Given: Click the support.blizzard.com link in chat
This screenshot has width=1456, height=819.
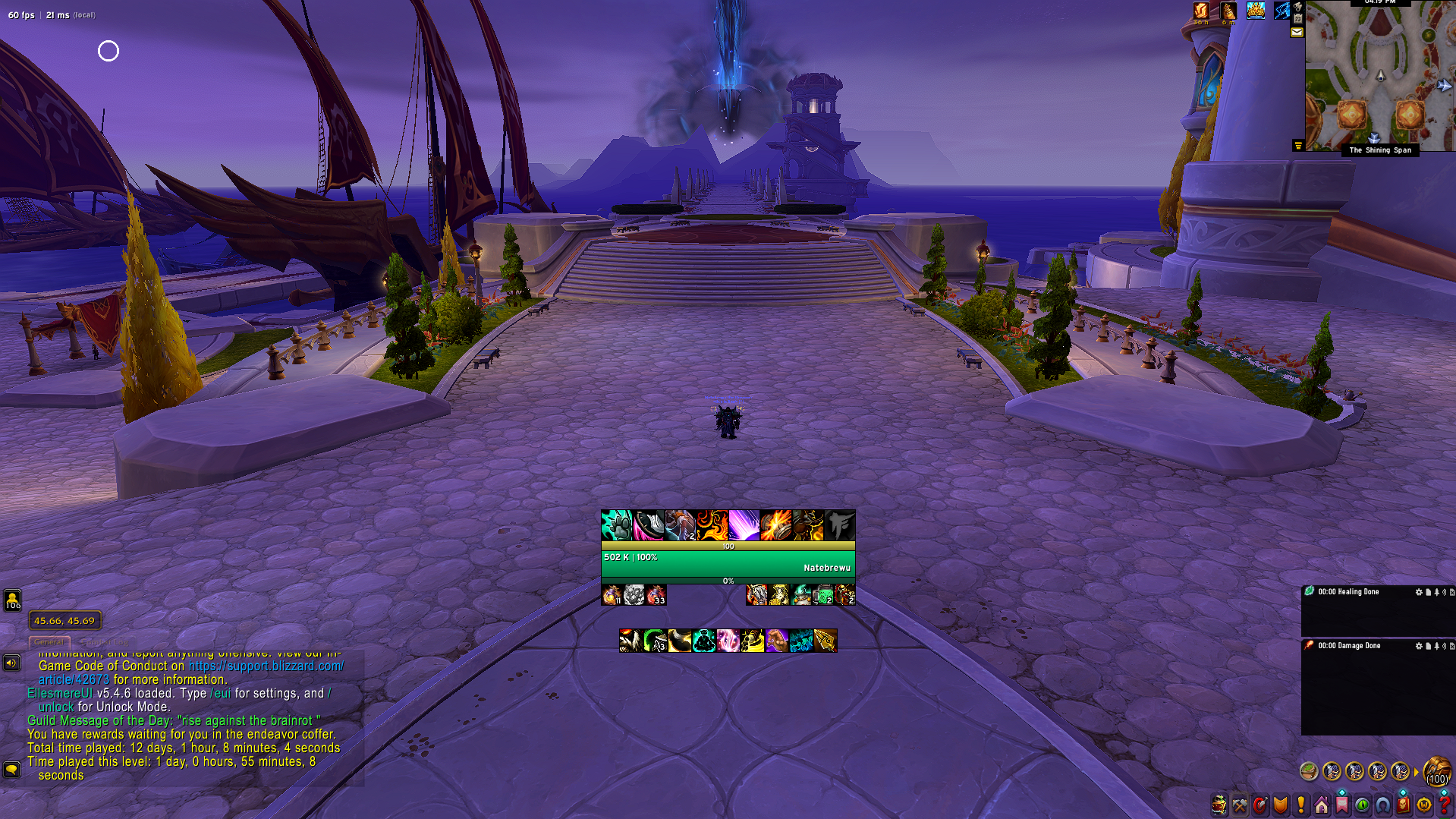Looking at the screenshot, I should [x=266, y=666].
